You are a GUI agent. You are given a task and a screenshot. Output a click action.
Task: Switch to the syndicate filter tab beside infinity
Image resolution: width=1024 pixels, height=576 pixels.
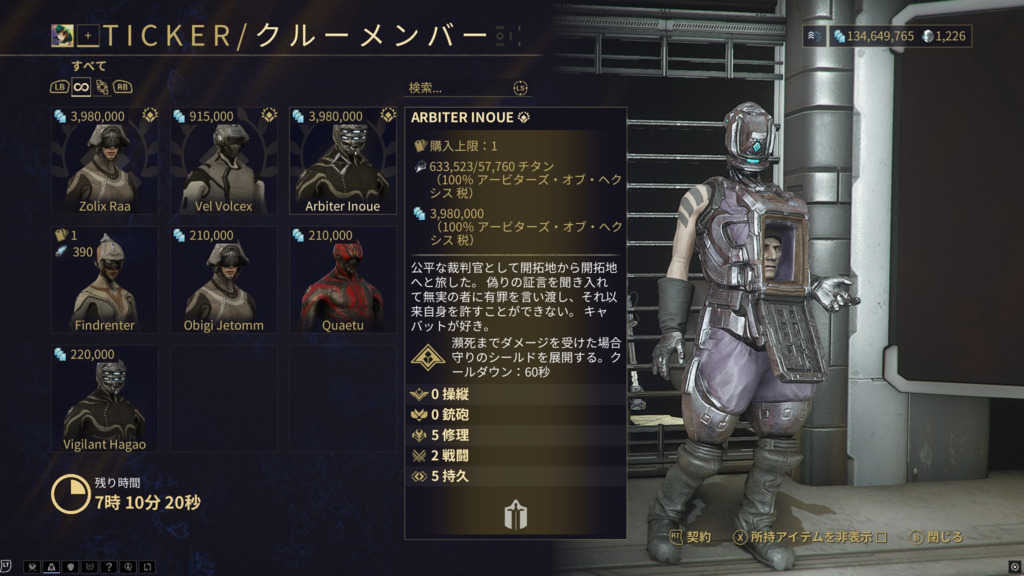(x=101, y=87)
